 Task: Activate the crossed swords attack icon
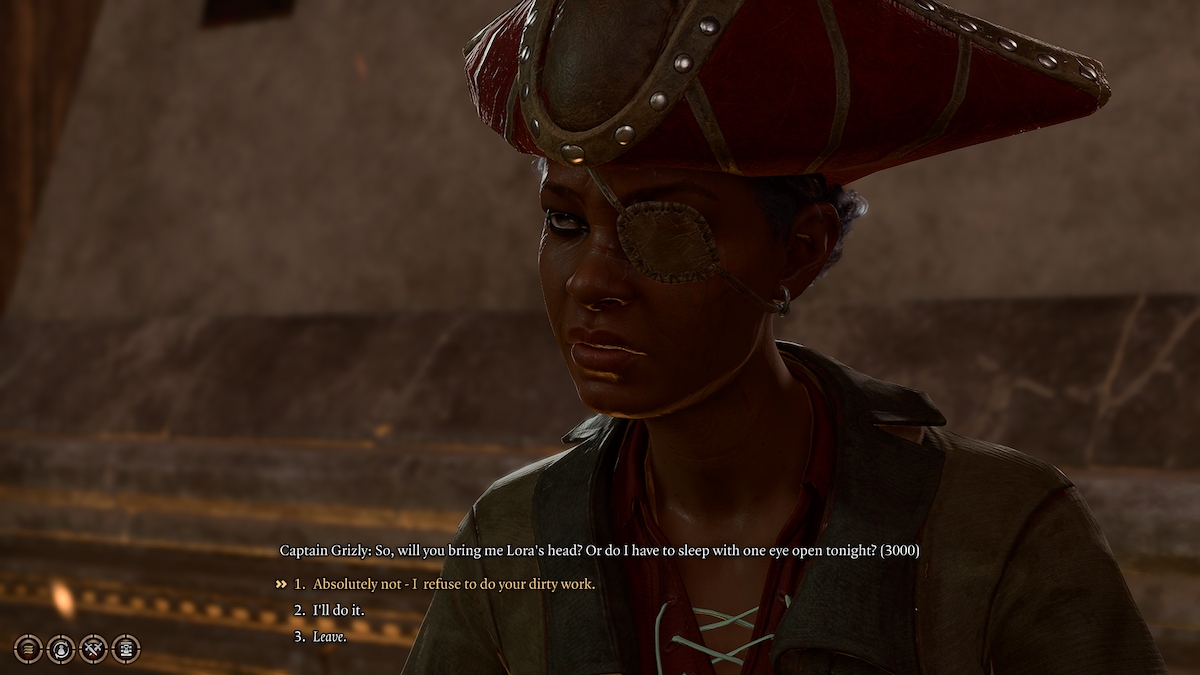coord(94,649)
